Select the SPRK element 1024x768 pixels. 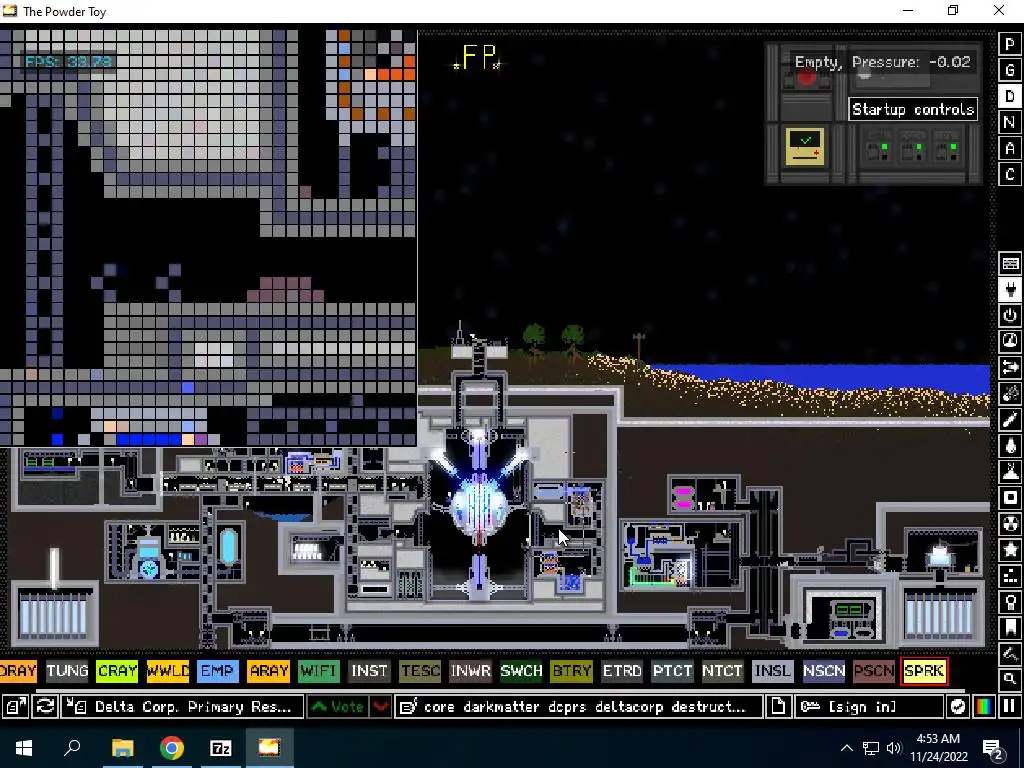pos(924,671)
